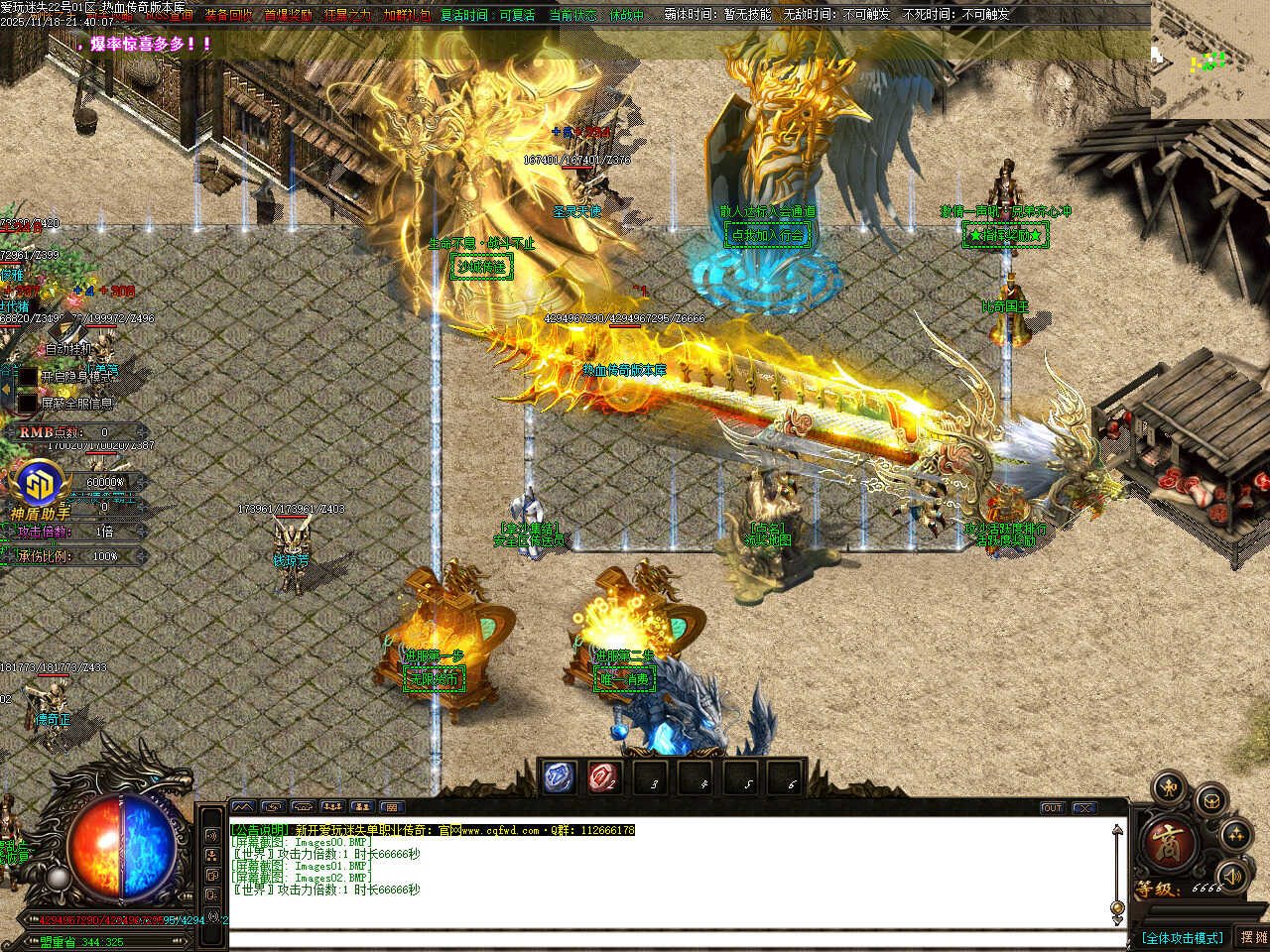Open the 加群礼包 group gift pack
The height and width of the screenshot is (952, 1270).
point(407,16)
